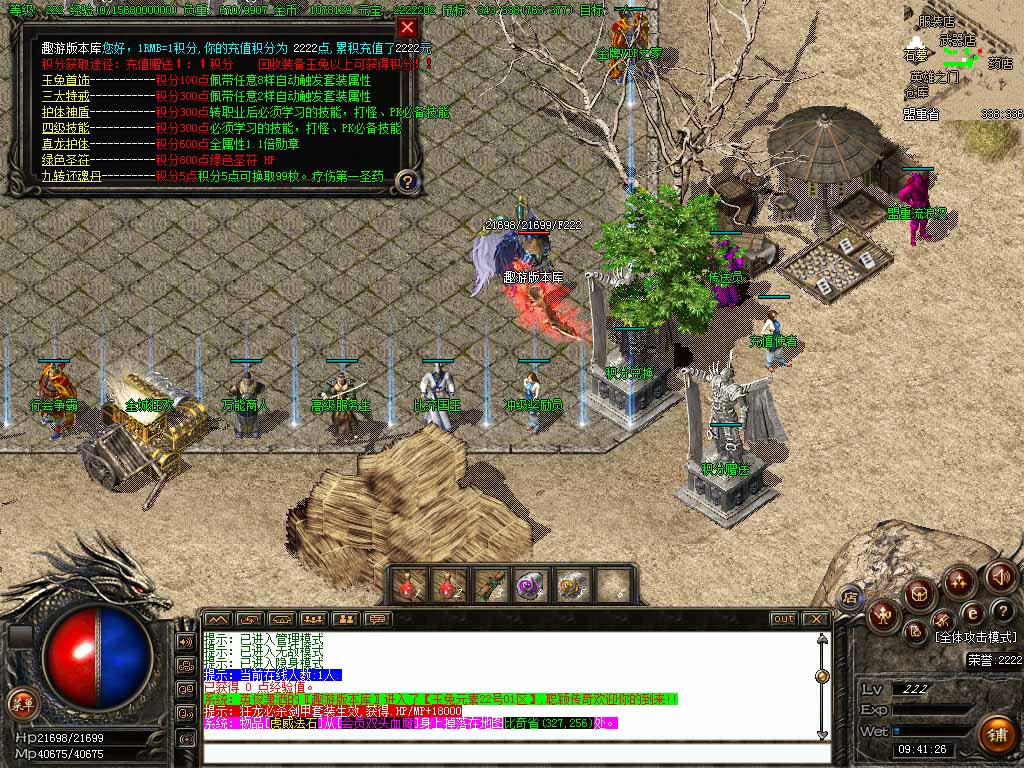This screenshot has width=1024, height=768.
Task: Toggle the speaker sound button
Action: click(1000, 576)
